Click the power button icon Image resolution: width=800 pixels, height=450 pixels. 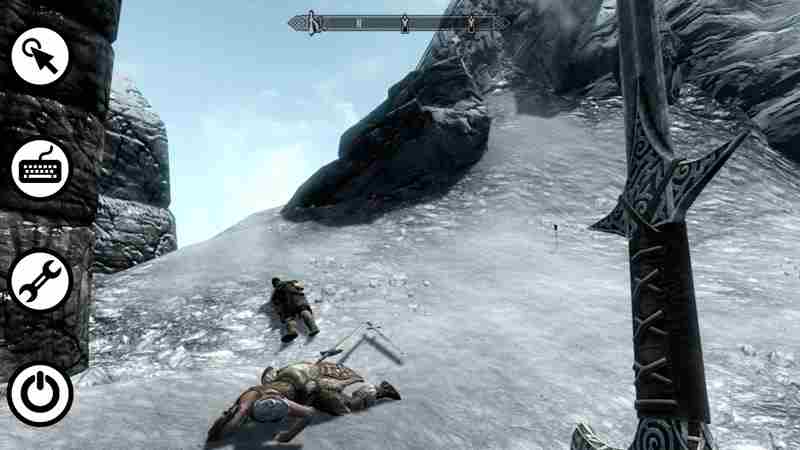(x=41, y=393)
